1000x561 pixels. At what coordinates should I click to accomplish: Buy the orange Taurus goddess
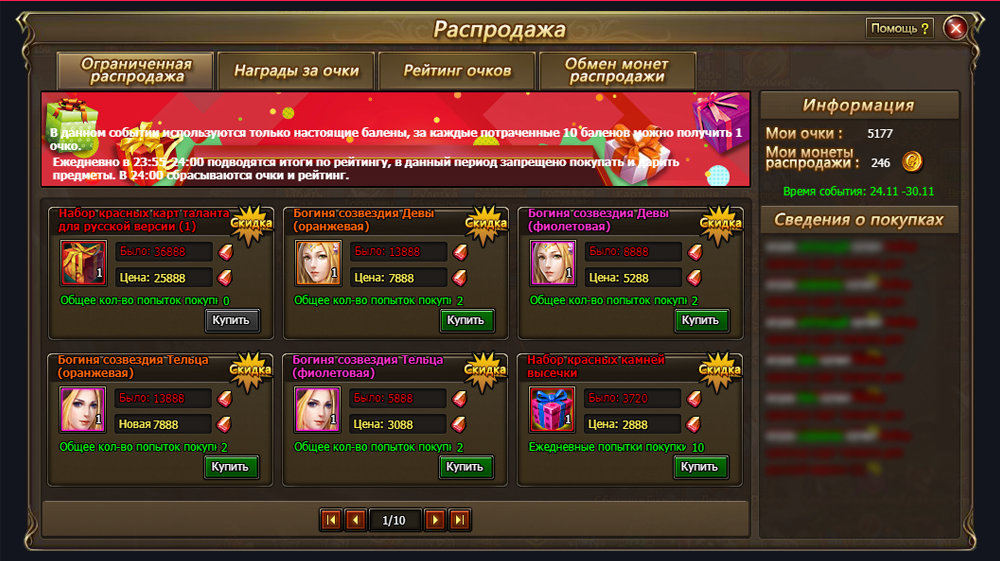click(233, 466)
